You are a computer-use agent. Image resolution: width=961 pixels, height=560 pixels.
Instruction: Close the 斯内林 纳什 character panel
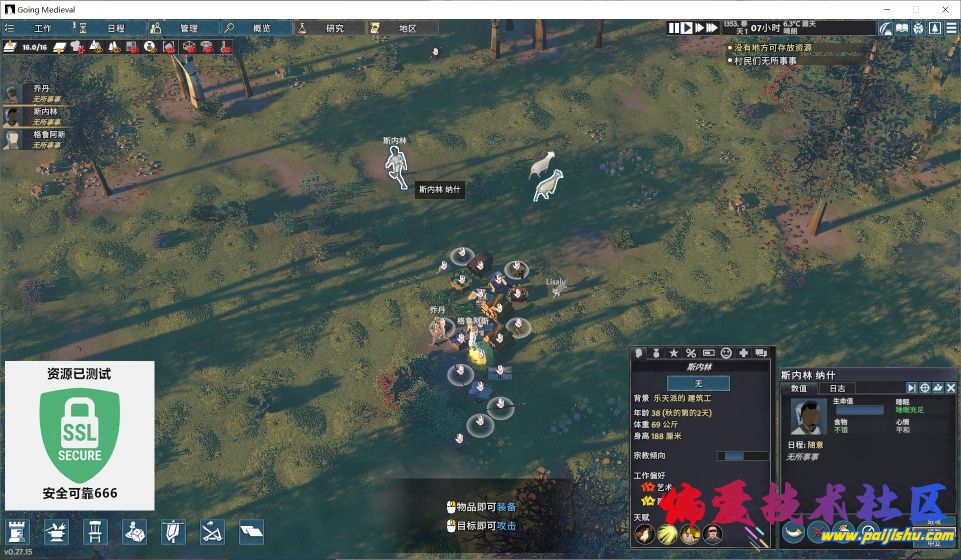click(x=951, y=388)
